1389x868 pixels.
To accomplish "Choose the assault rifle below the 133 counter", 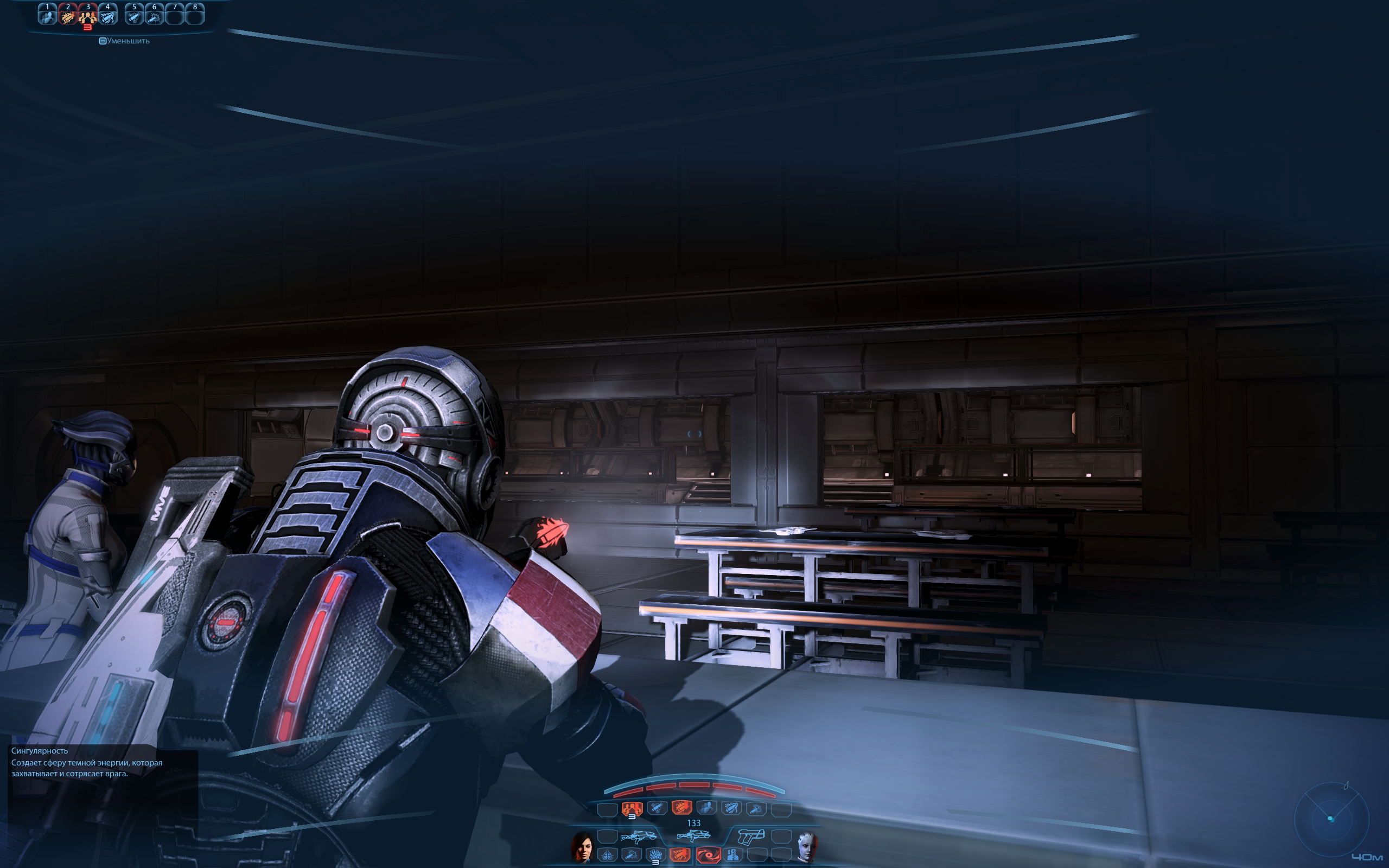I will 693,835.
